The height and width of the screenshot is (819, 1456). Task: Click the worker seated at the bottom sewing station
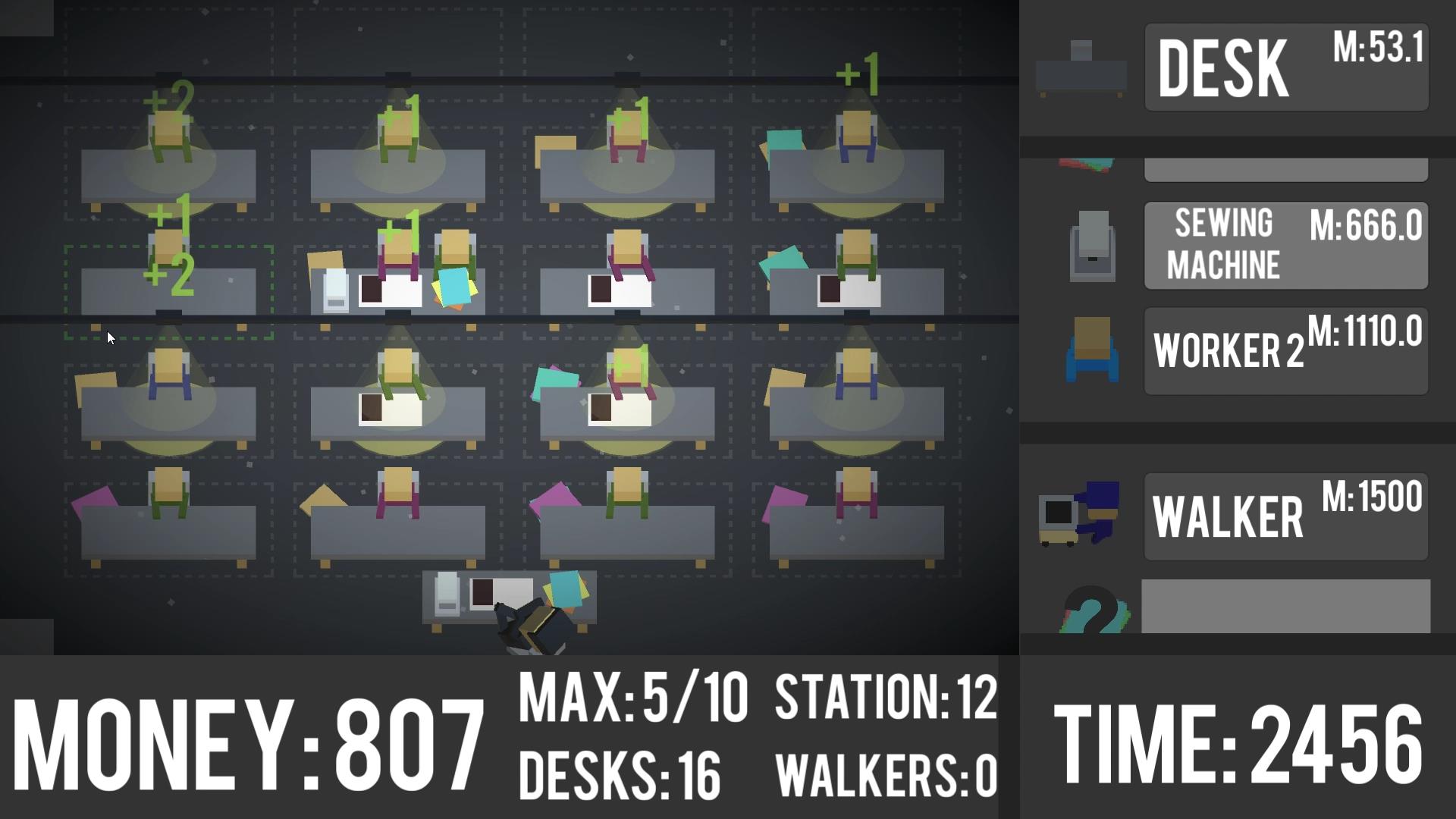[531, 622]
